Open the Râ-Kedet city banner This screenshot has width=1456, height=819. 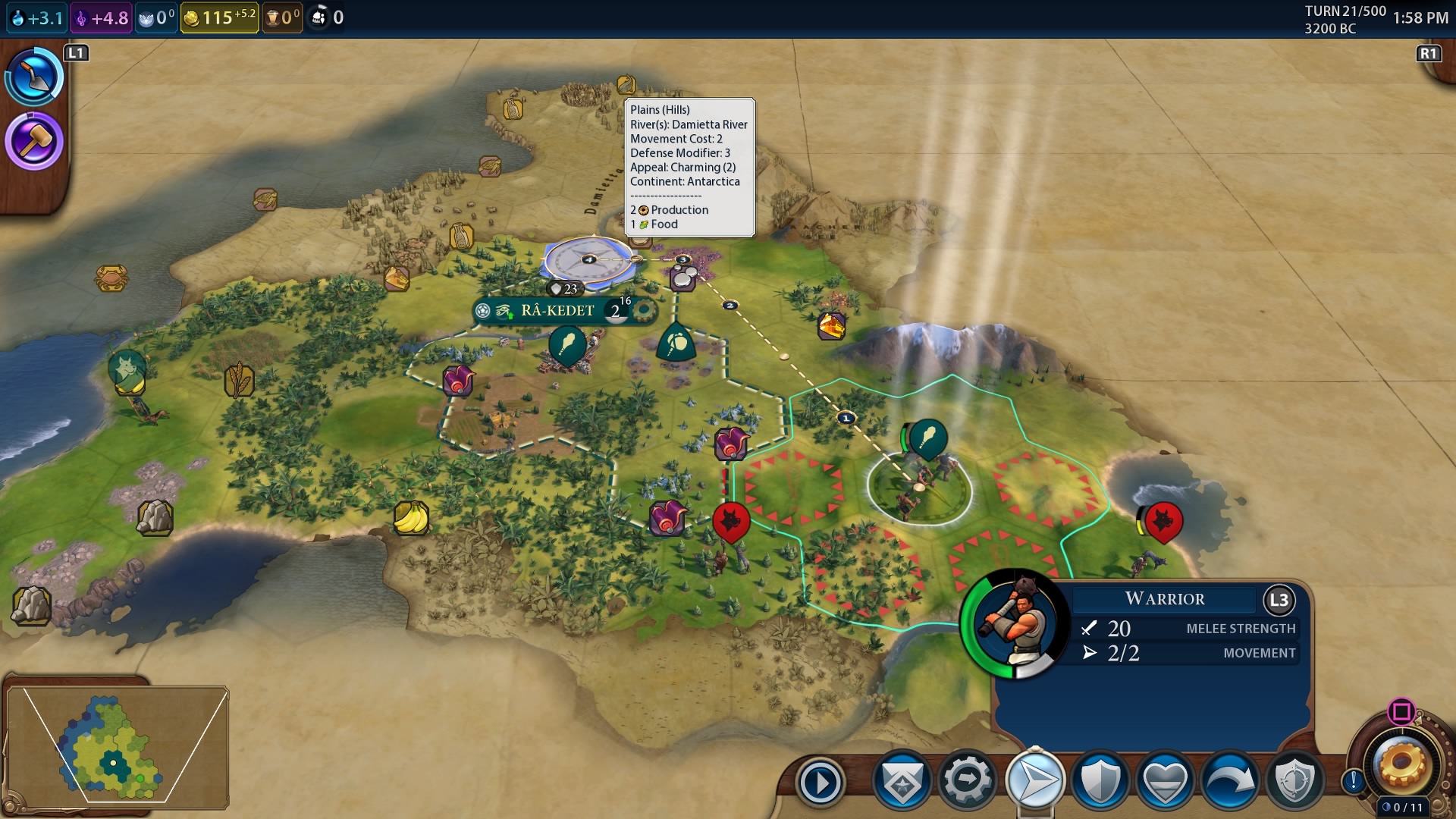tap(557, 311)
